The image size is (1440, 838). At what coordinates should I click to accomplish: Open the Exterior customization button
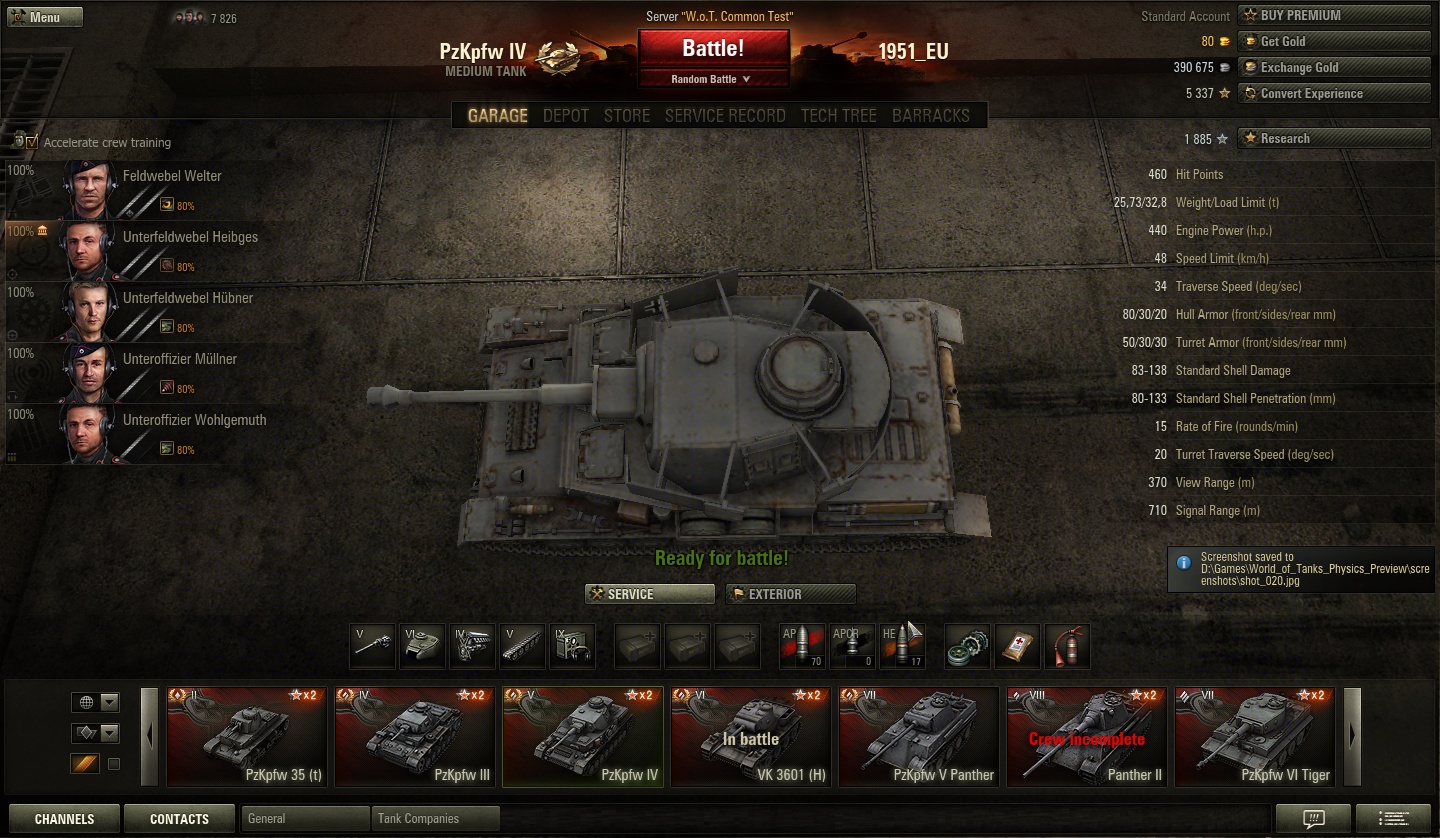coord(791,594)
